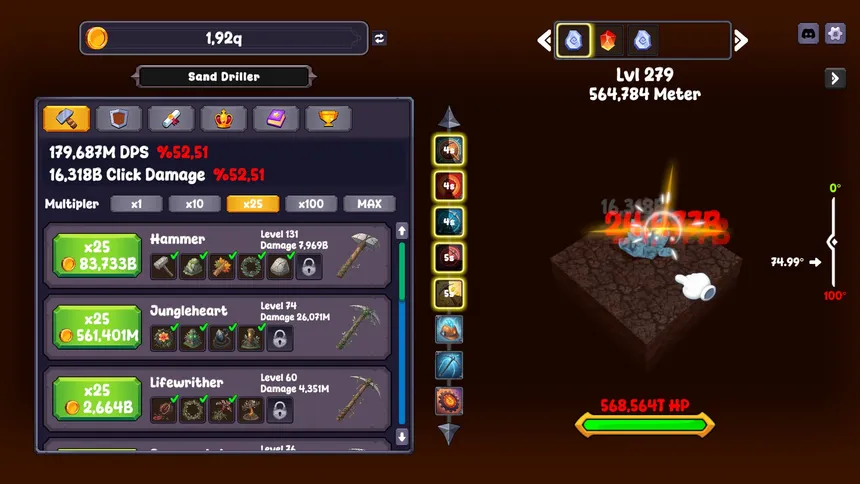
Task: Open Discord link button
Action: 808,34
